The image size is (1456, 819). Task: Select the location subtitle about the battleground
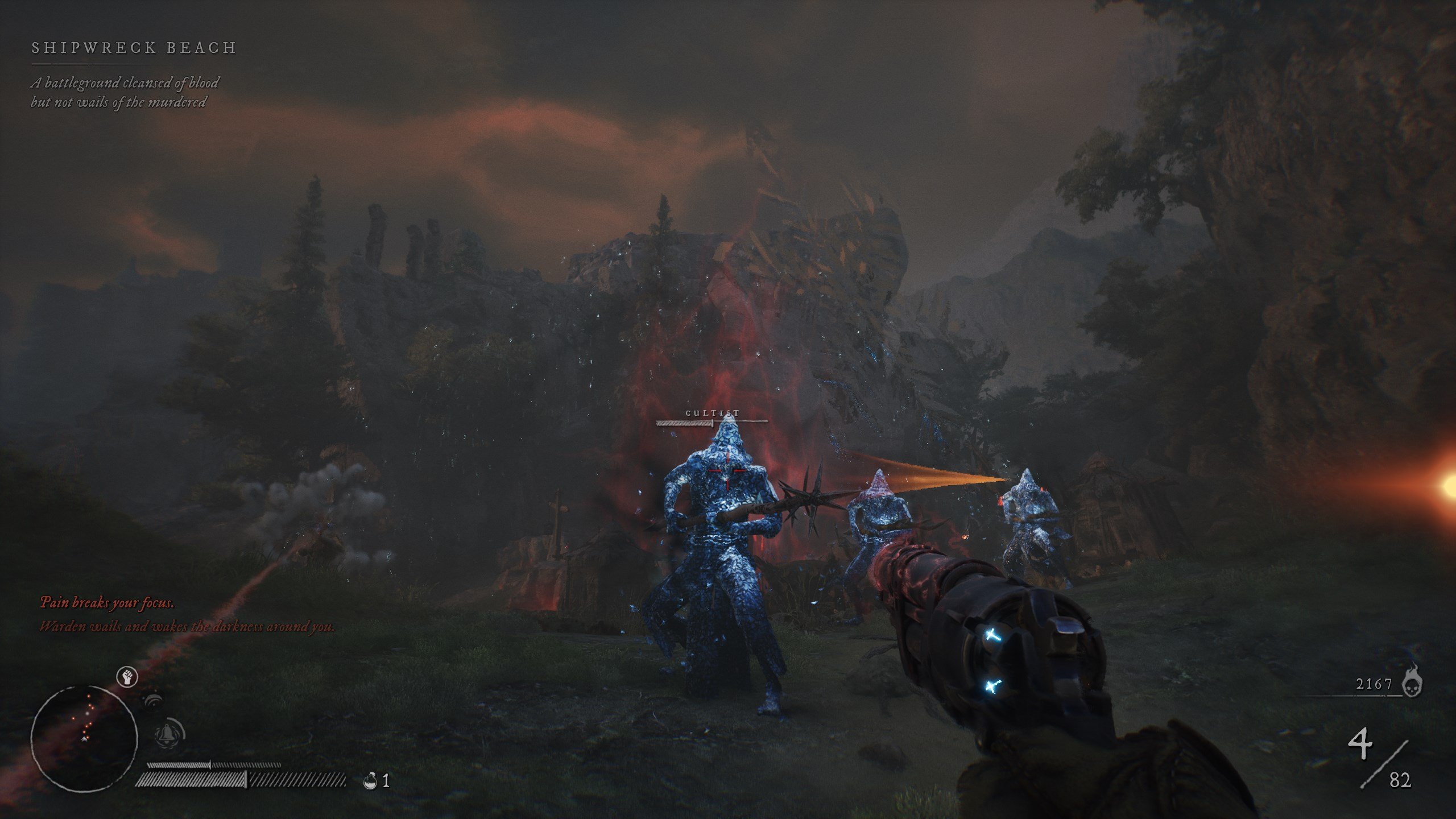[126, 93]
